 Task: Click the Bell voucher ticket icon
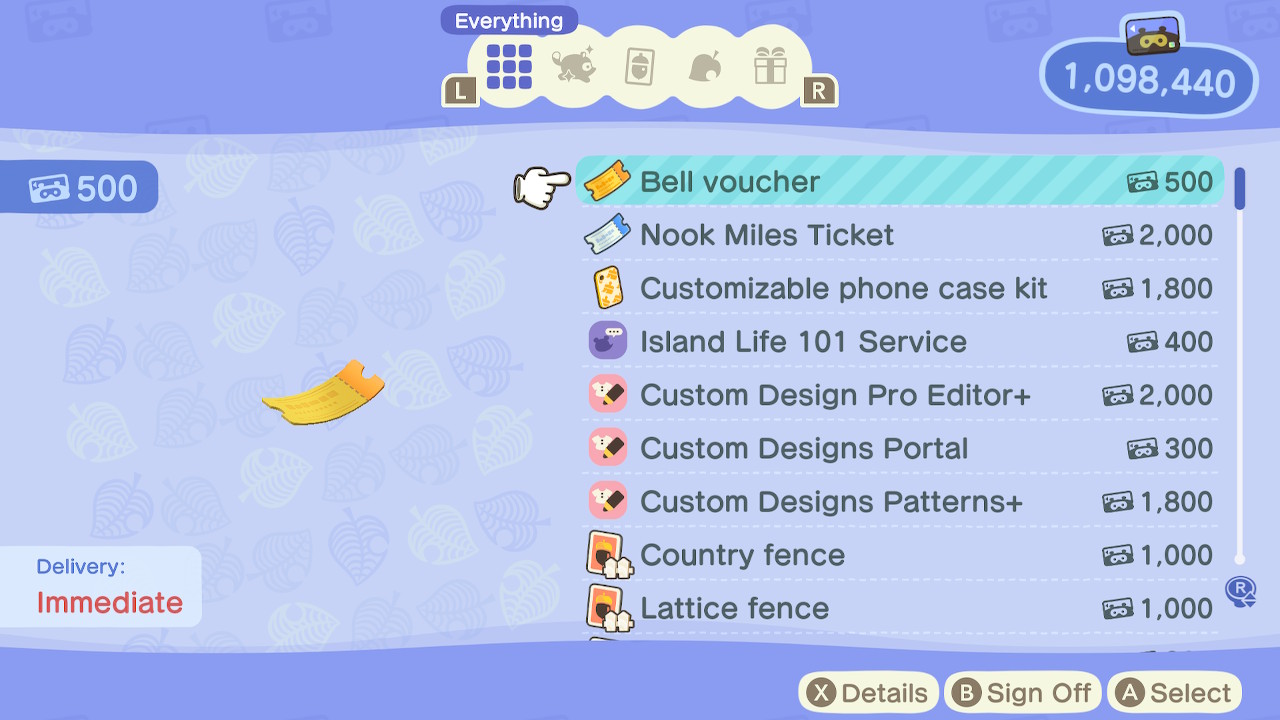608,182
